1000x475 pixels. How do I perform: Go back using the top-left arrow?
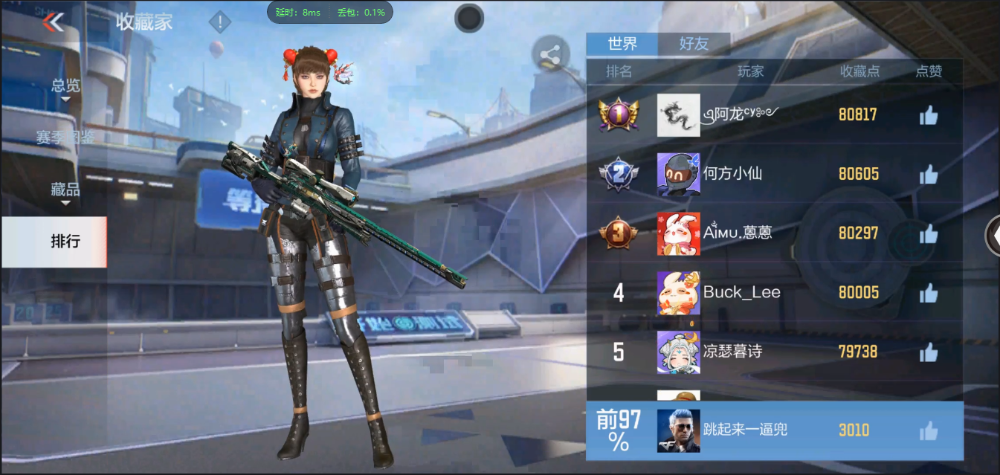[54, 22]
